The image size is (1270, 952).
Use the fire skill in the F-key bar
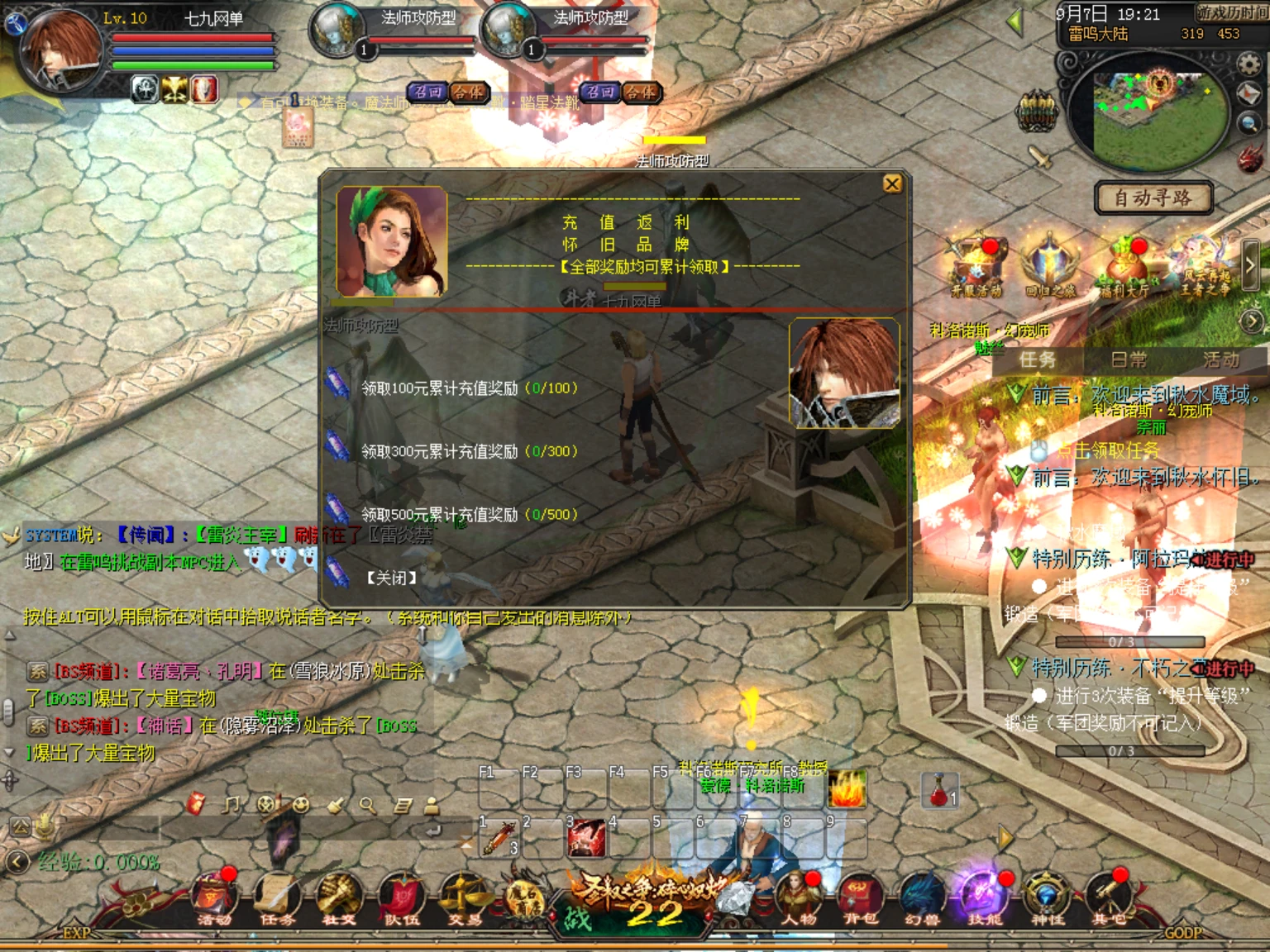click(x=846, y=789)
